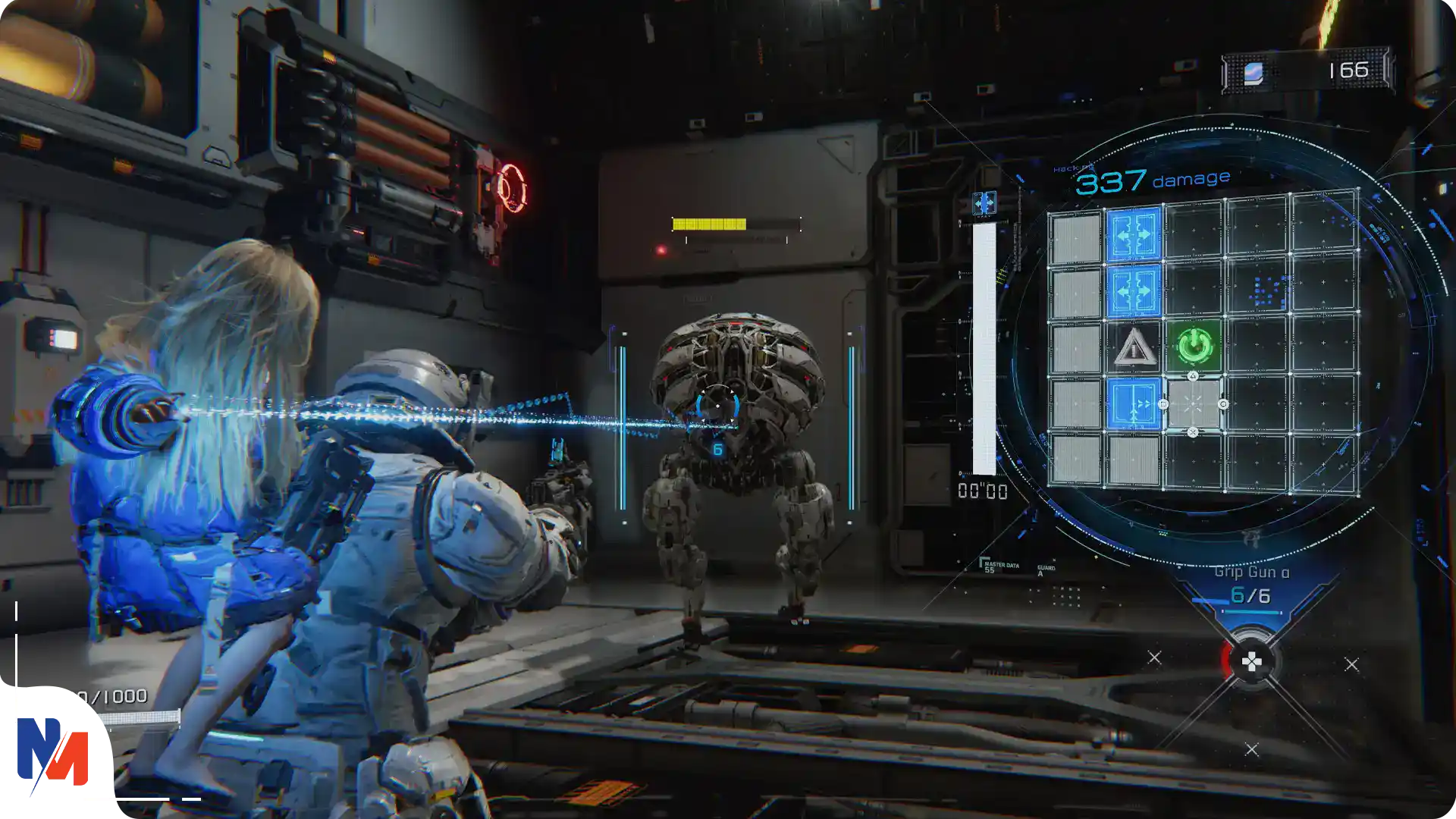Viewport: 1456px width, 819px height.
Task: Select the Grip Gun weapon indicator
Action: pos(1250,585)
